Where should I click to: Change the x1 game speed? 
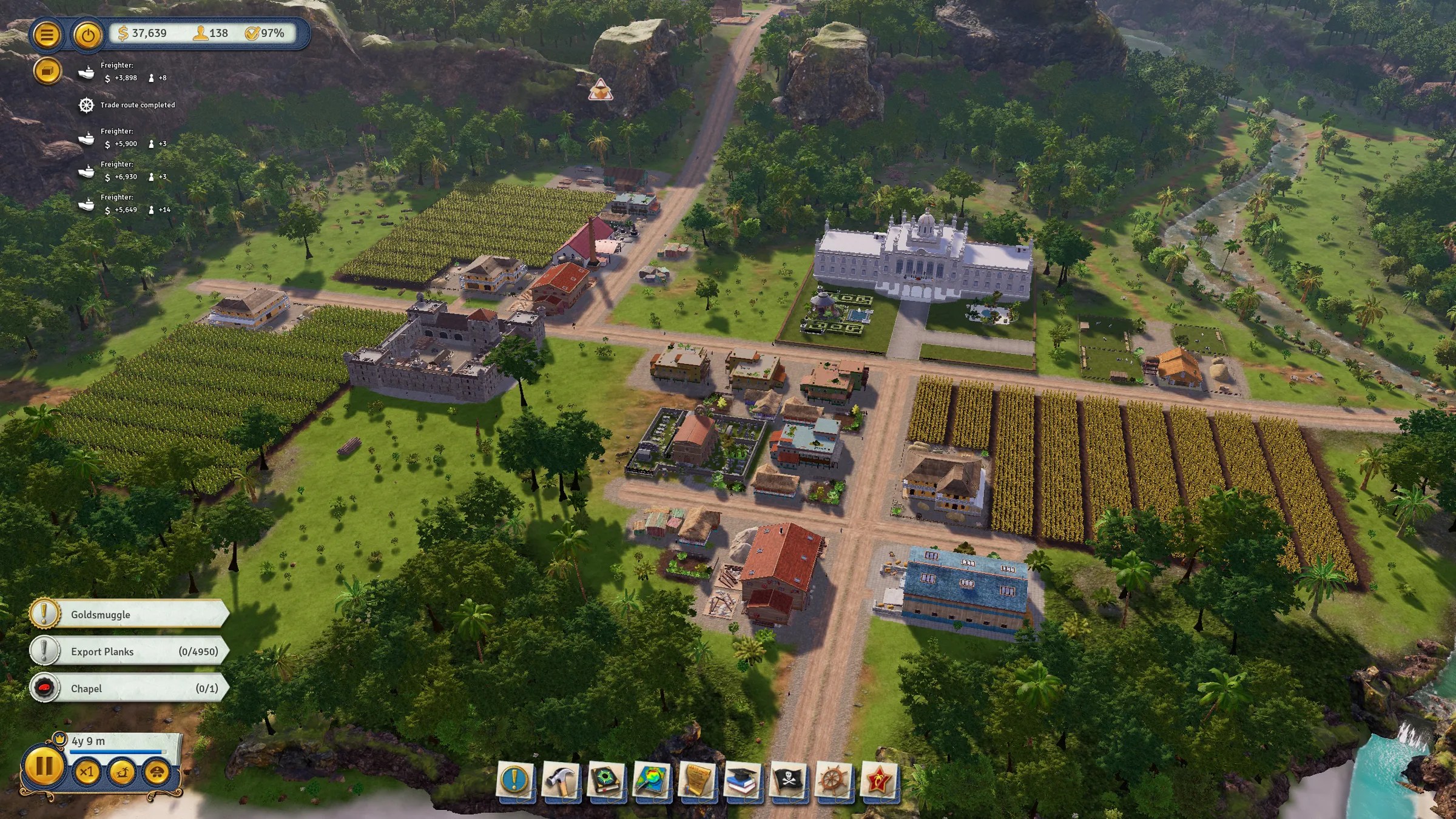coord(87,772)
